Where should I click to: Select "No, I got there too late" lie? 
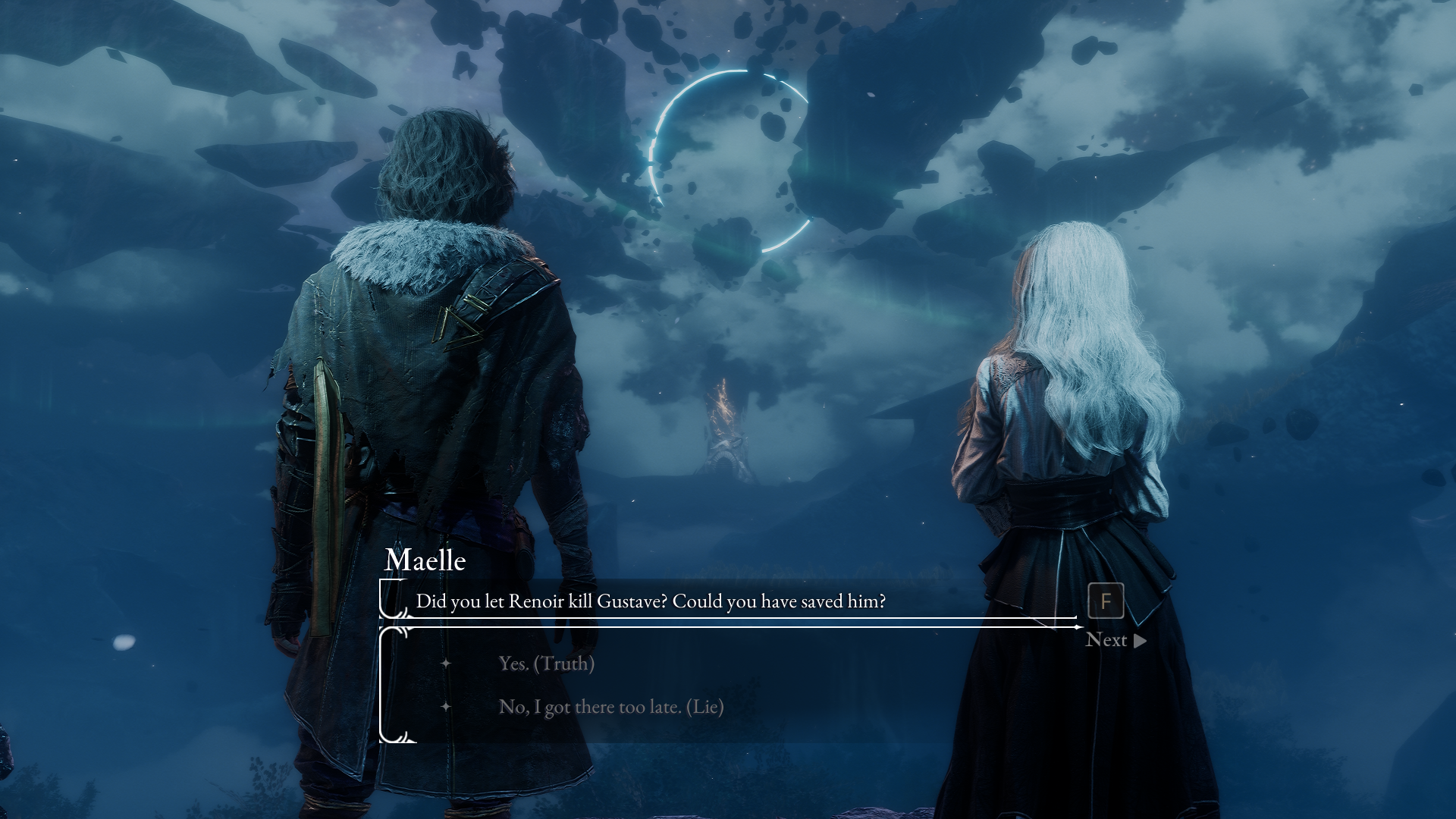point(610,707)
